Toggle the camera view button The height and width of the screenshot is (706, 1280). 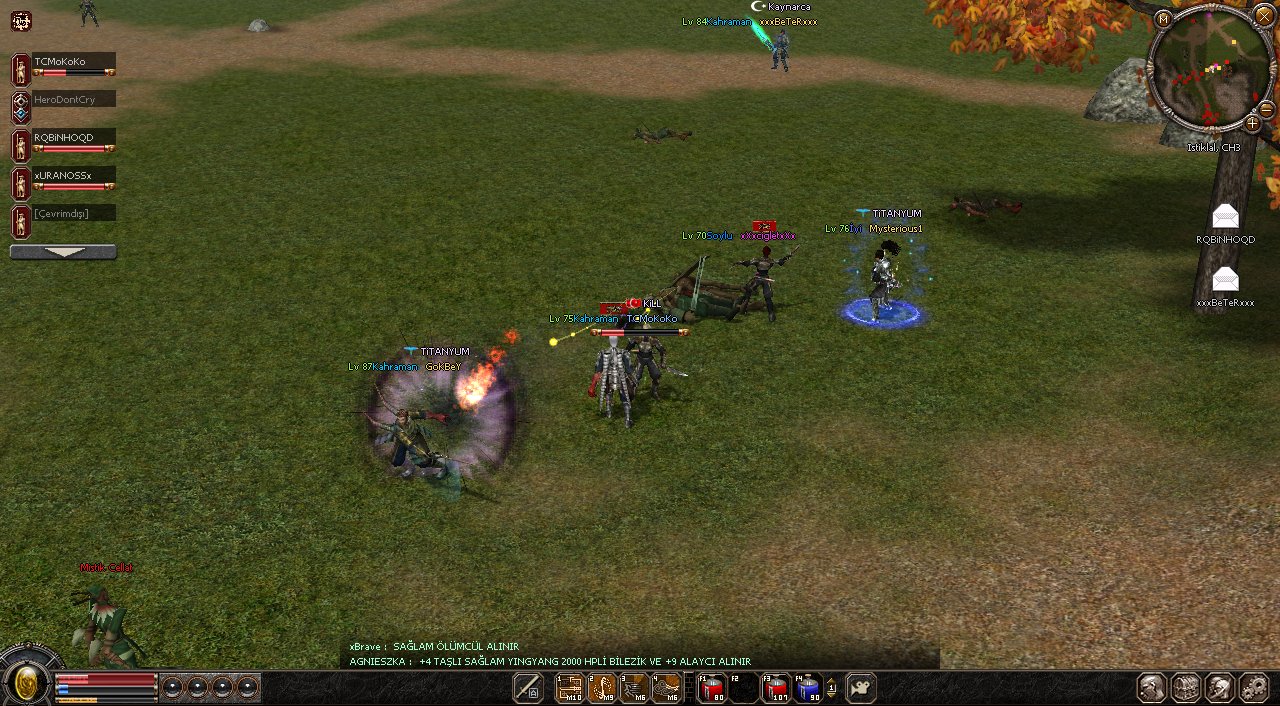click(861, 688)
